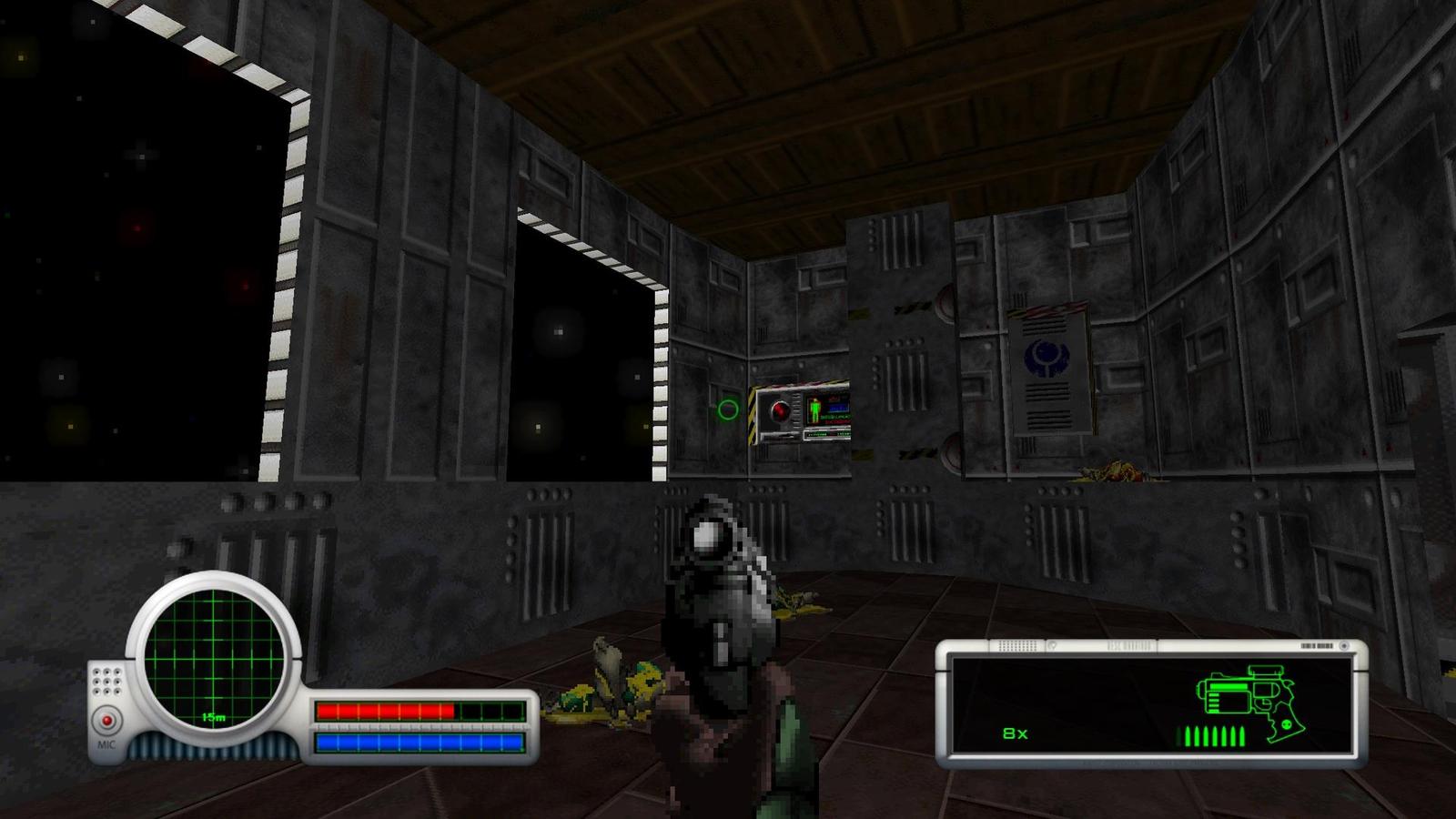Screen dimensions: 1456x819
Task: Click the blue armor bar
Action: point(419,743)
